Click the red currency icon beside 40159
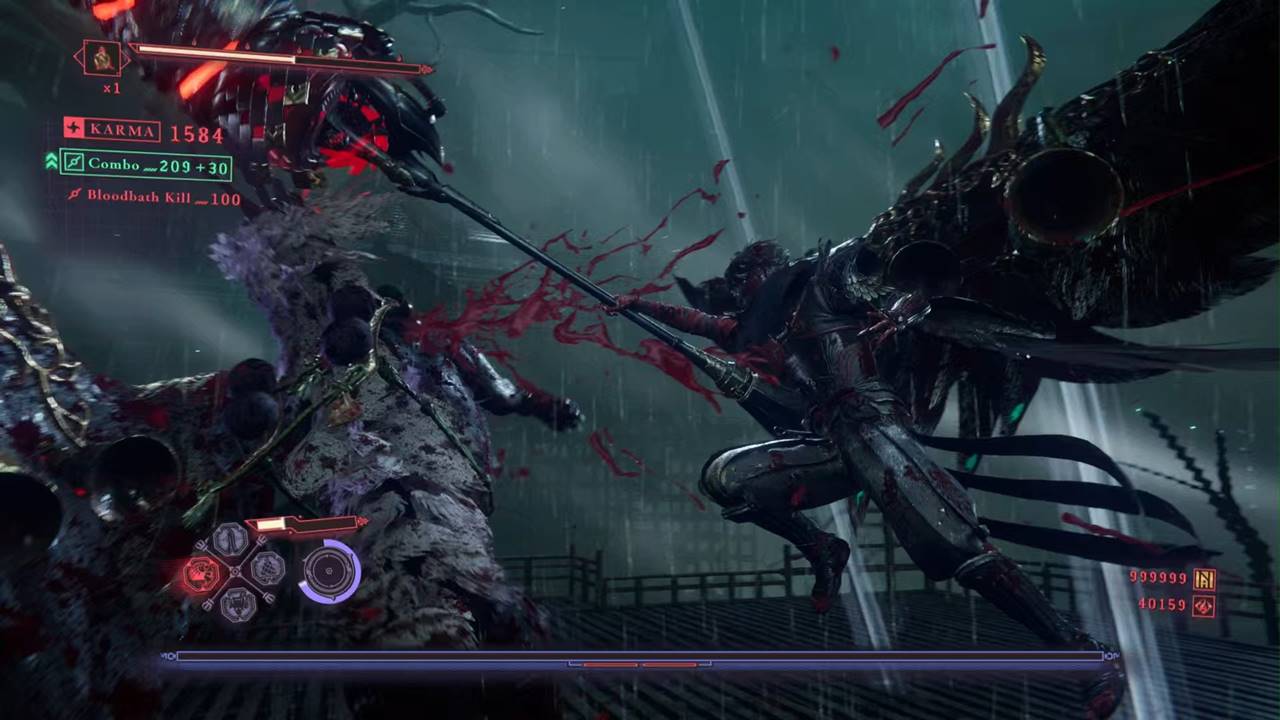Image resolution: width=1280 pixels, height=720 pixels. (x=1203, y=605)
